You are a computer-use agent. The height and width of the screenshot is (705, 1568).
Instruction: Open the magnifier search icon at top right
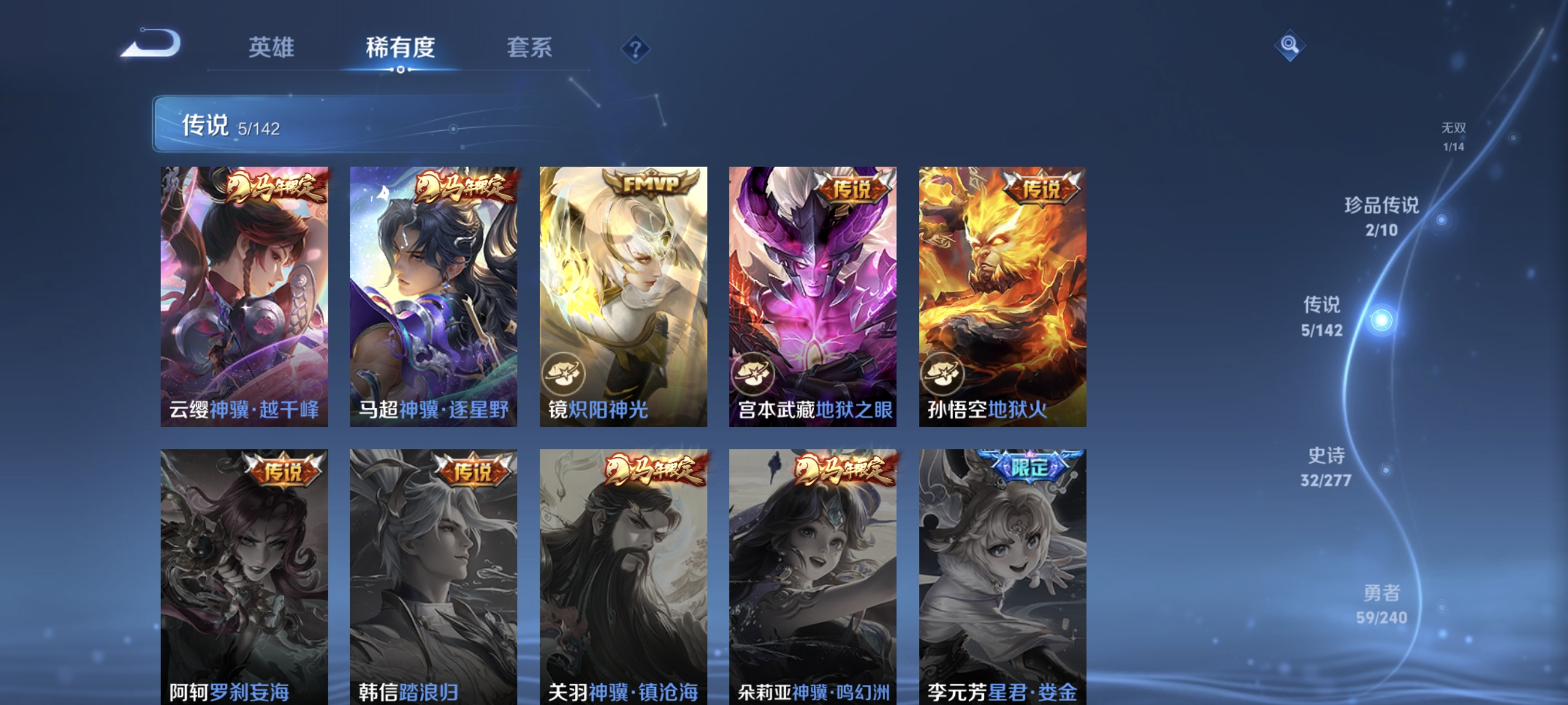1290,45
